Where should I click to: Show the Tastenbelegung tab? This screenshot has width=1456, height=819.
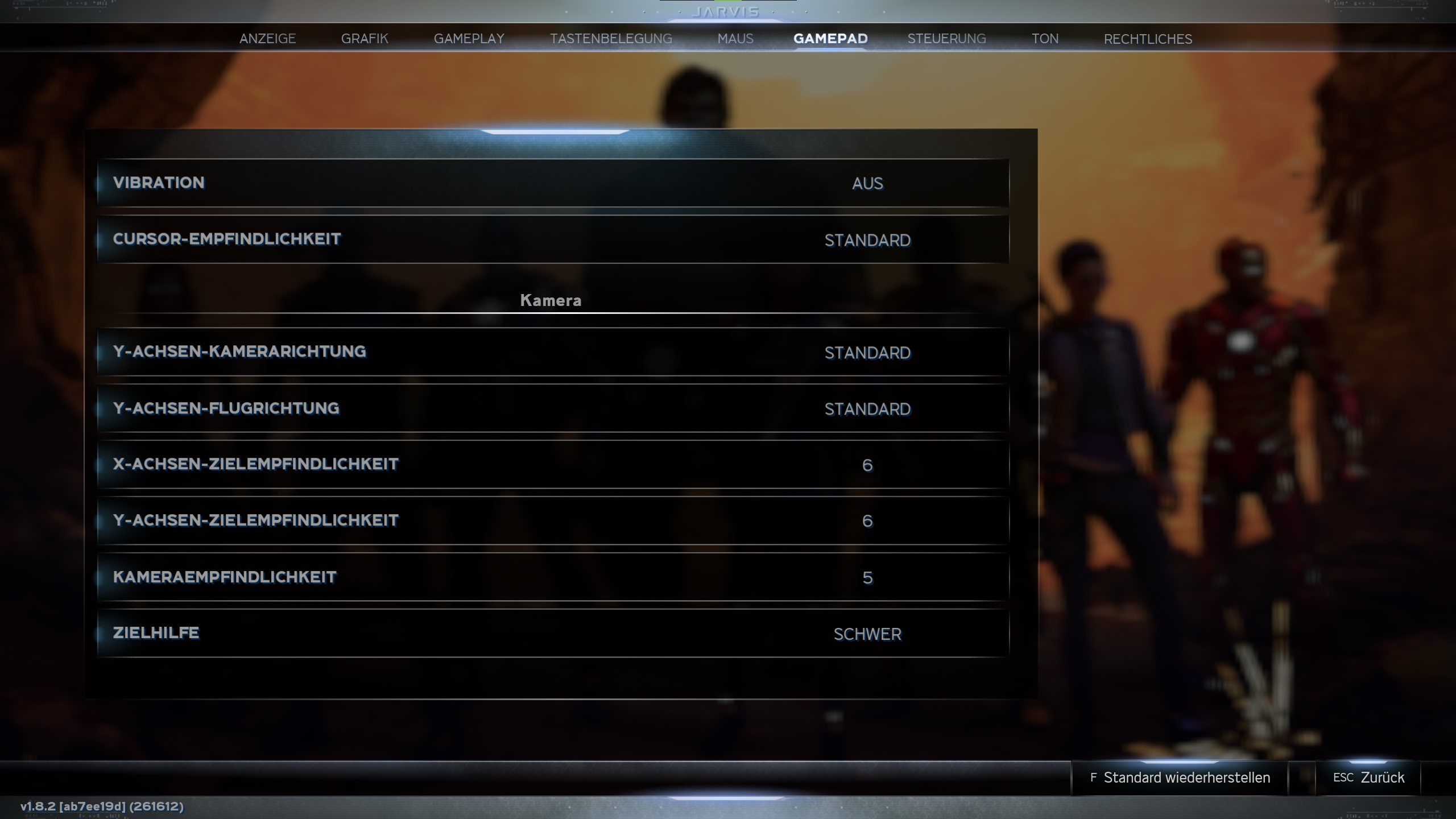611,39
